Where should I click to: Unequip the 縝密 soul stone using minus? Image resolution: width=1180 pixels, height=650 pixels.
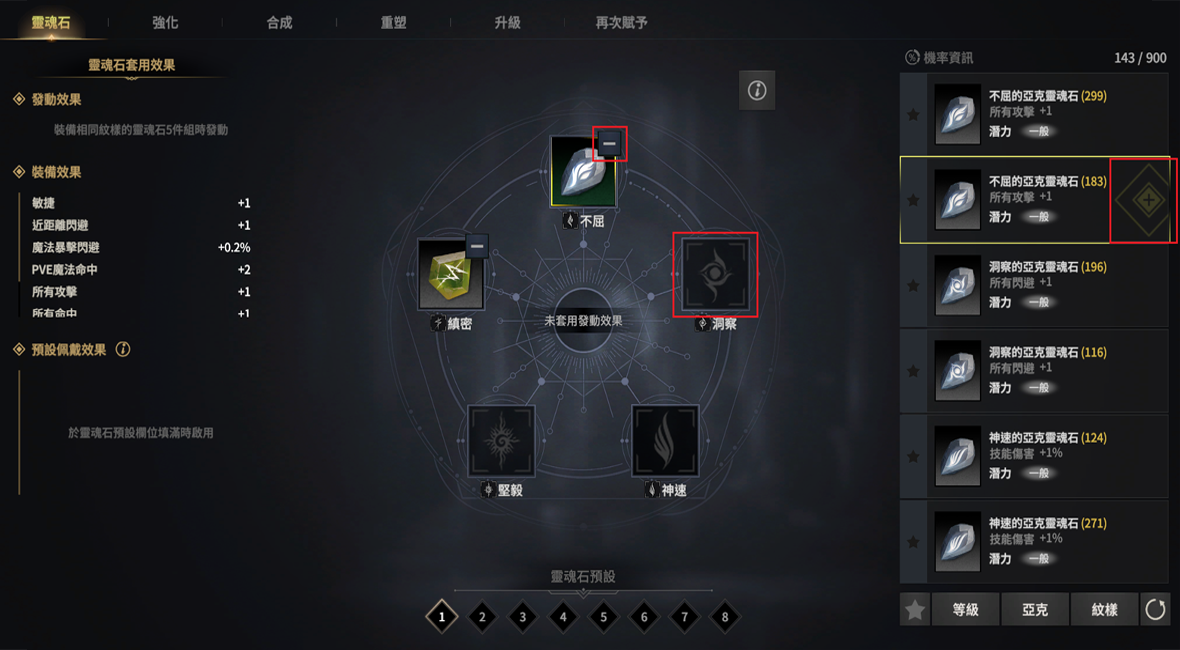[477, 246]
